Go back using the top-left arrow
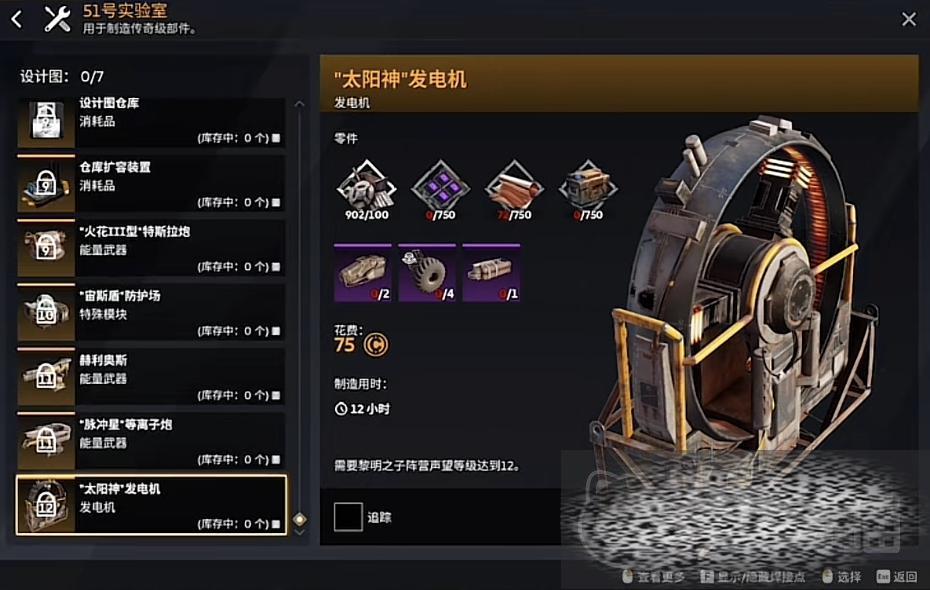 (16, 19)
